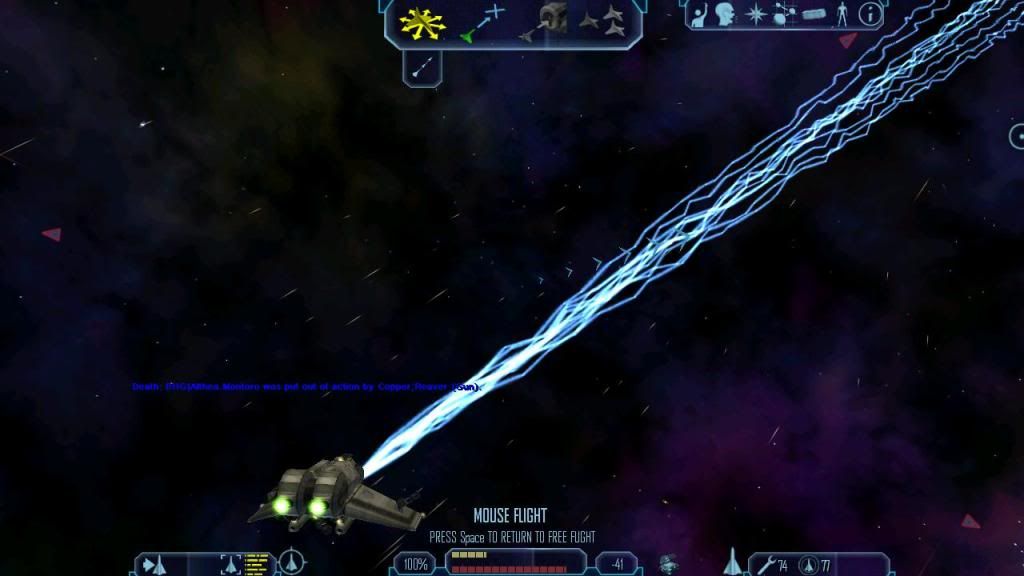Open the player status figure icon

[x=843, y=16]
